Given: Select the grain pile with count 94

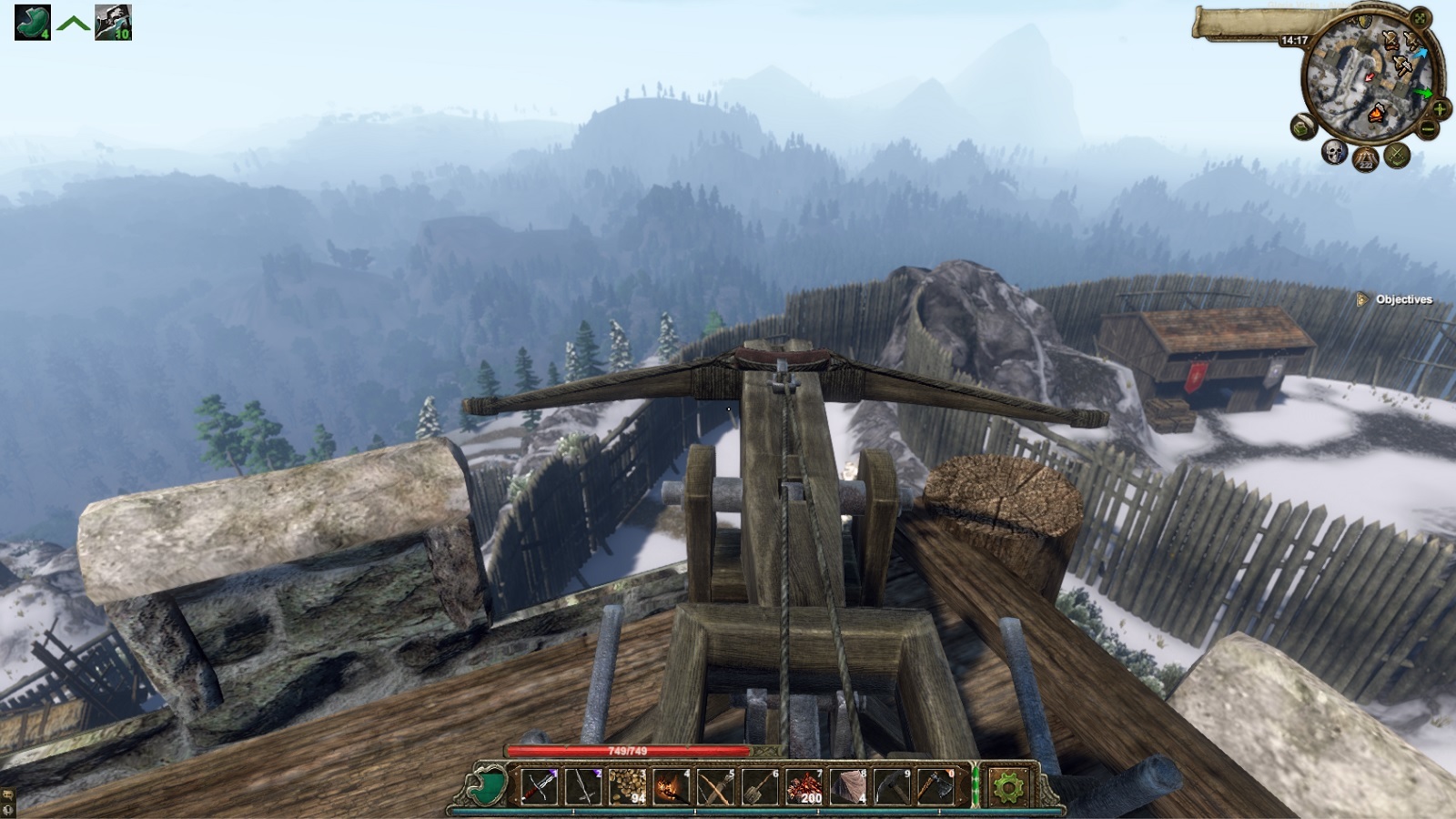Looking at the screenshot, I should [x=627, y=786].
